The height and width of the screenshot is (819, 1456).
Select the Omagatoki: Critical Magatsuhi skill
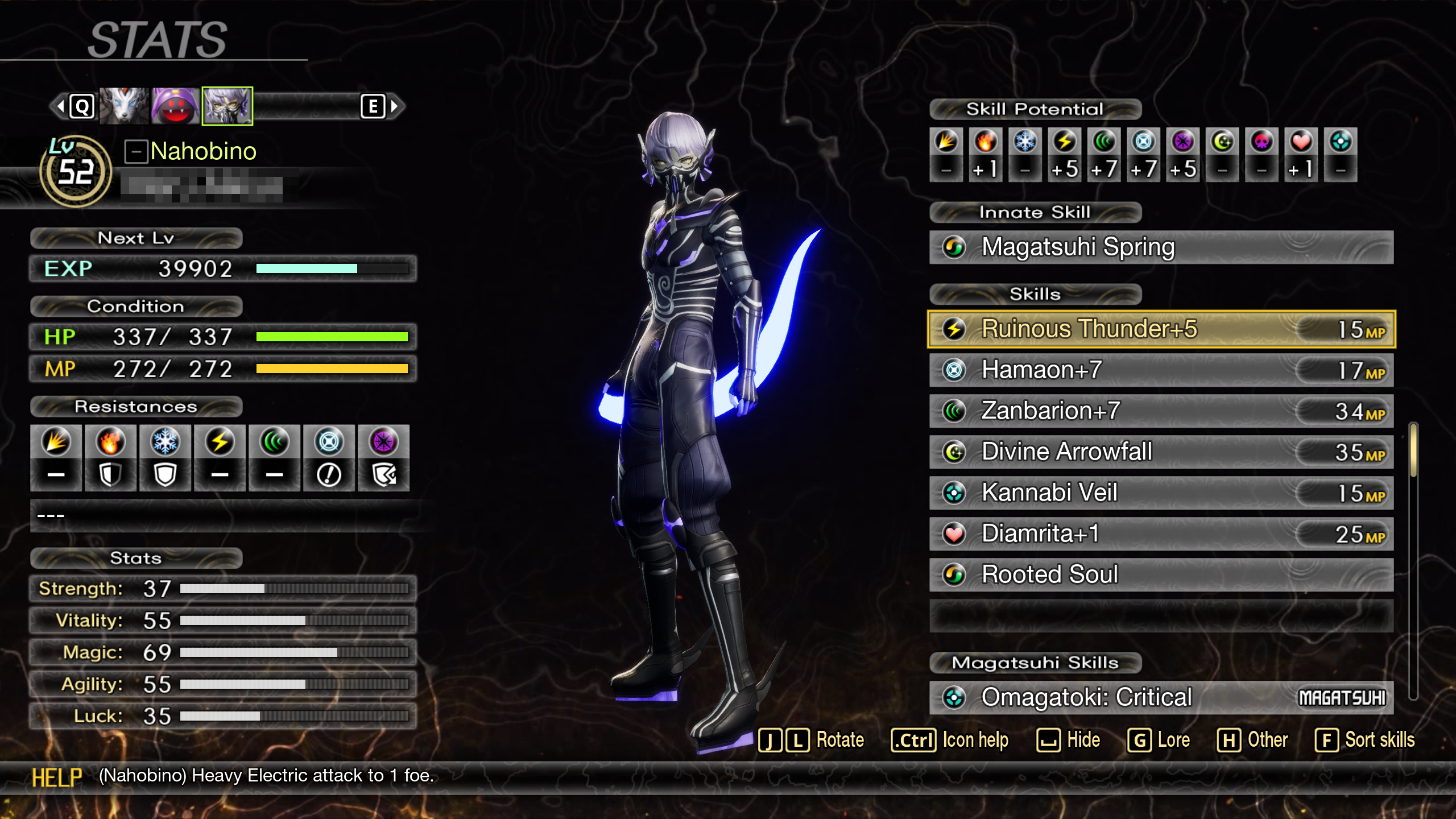[1160, 698]
